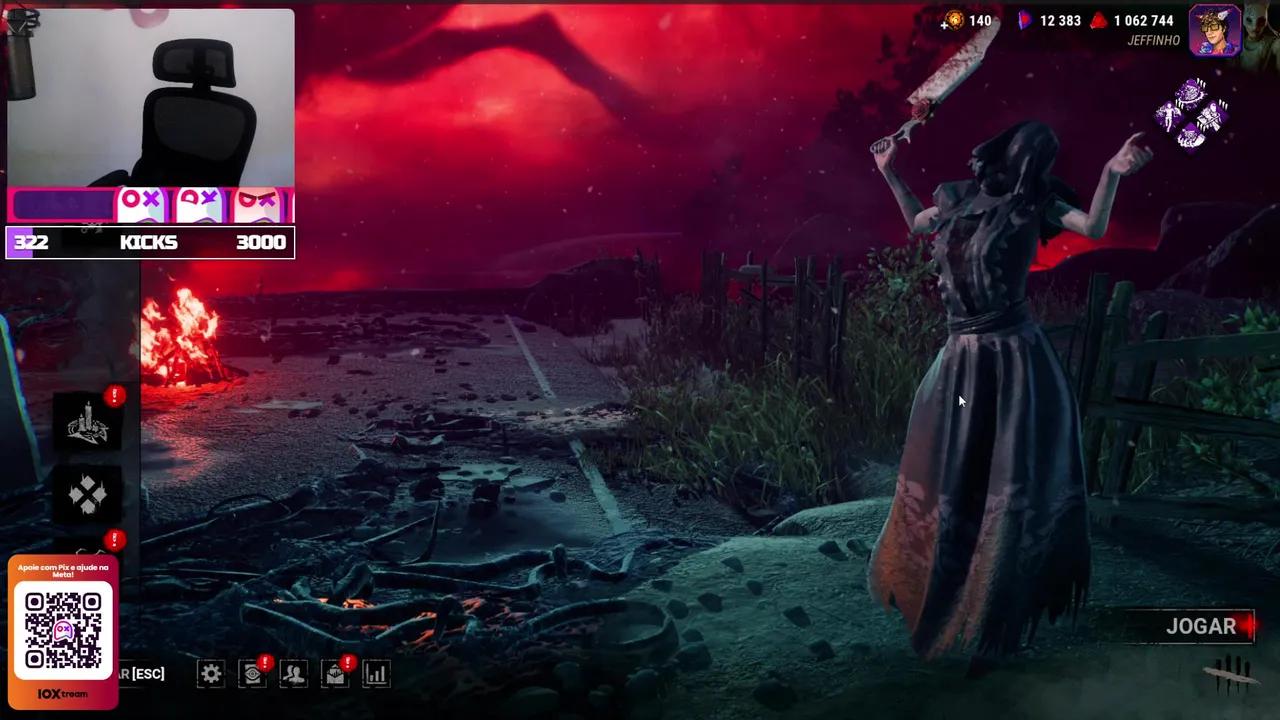The height and width of the screenshot is (720, 1280).
Task: Click the KICKS progress bar showing 322
Action: point(150,242)
